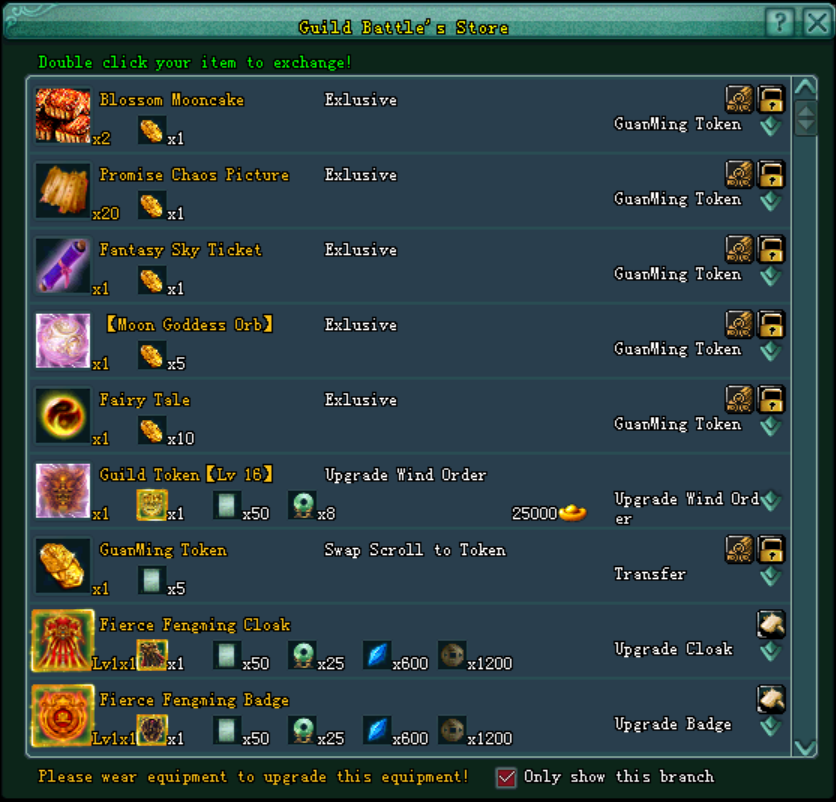Choose the Promise Chaos Picture item
The height and width of the screenshot is (802, 836).
coord(63,190)
